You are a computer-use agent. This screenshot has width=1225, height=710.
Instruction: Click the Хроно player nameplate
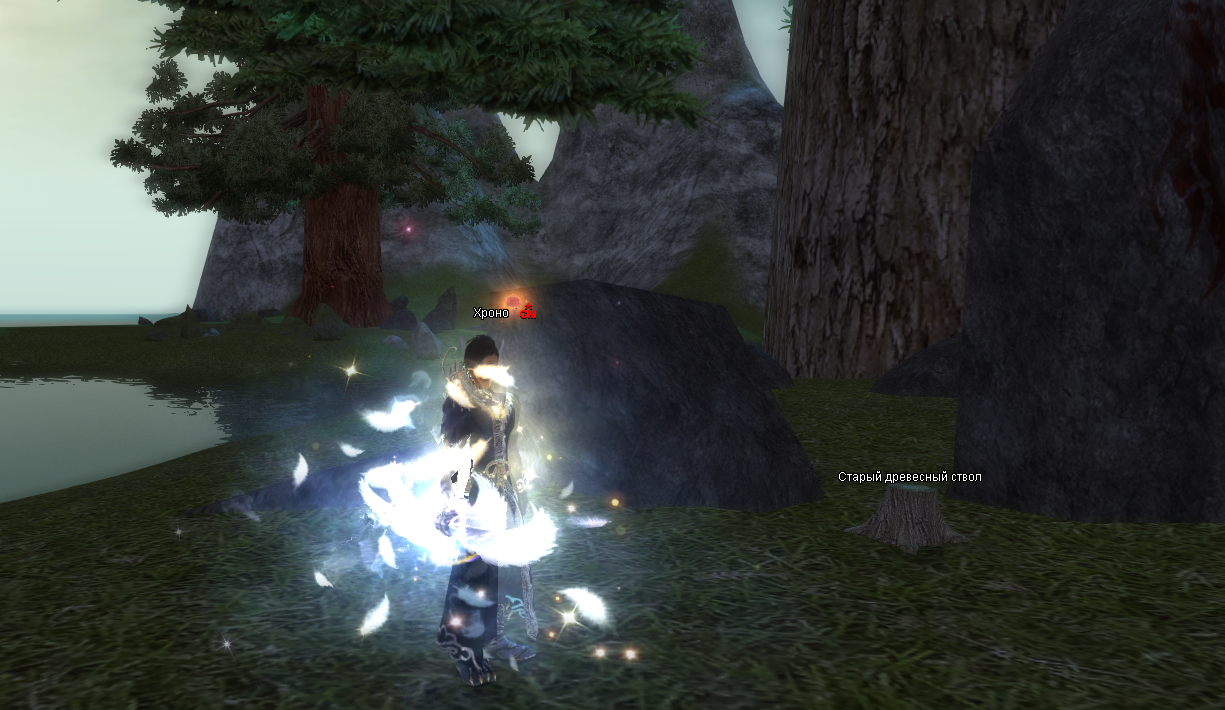coord(491,313)
